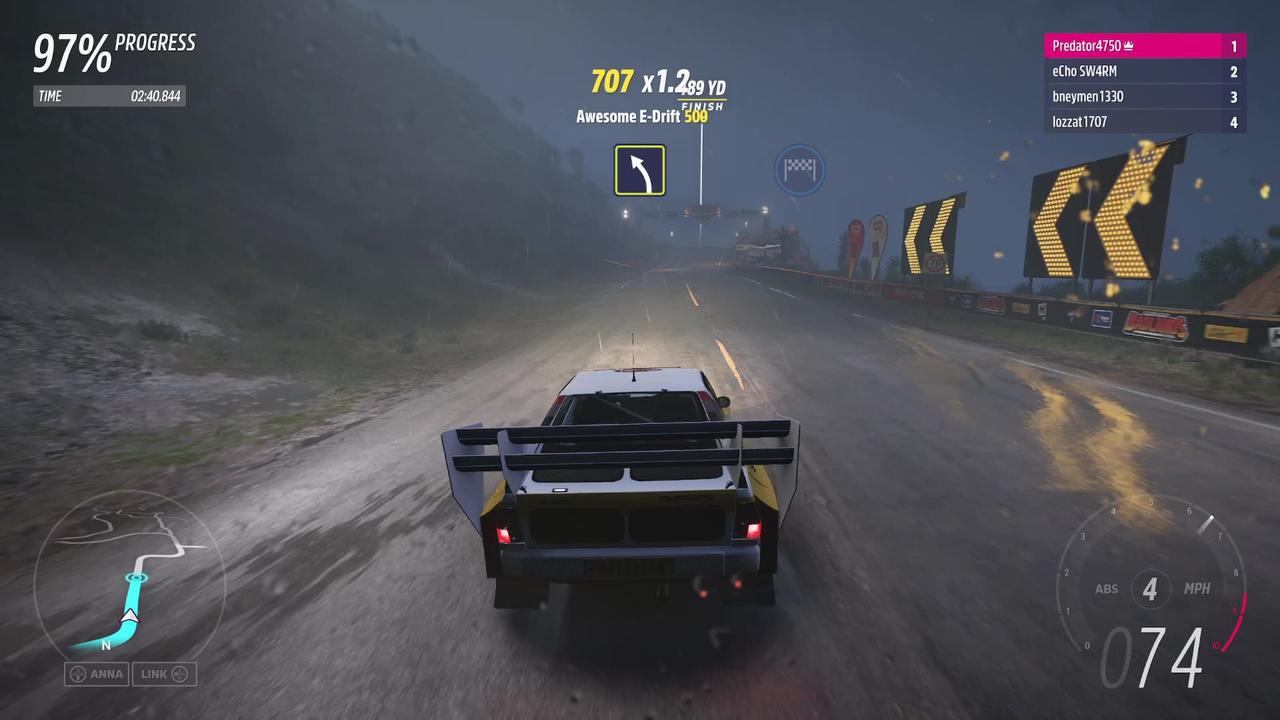Click the crown icon beside Predator4750

(1128, 45)
